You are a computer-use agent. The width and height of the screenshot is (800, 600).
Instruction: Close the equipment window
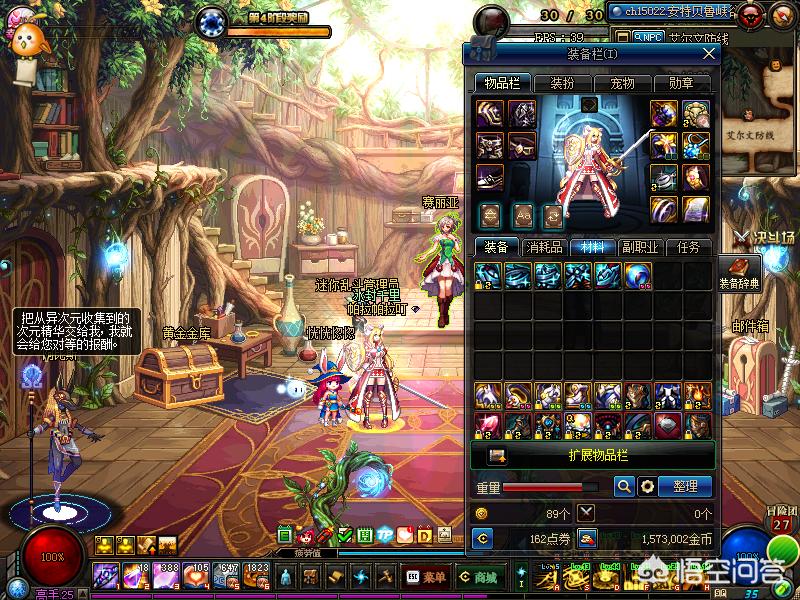709,53
